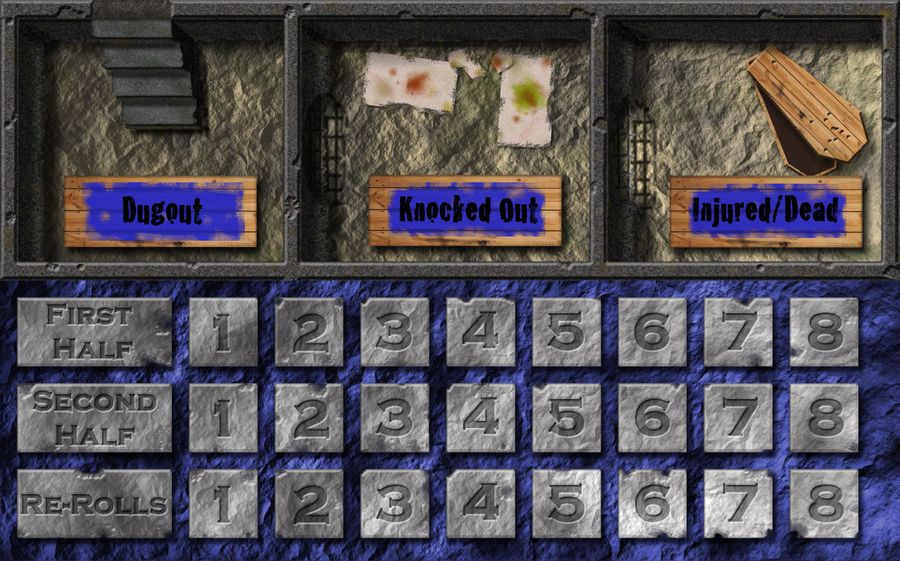Choose Second Half turn 5 tile

(566, 418)
